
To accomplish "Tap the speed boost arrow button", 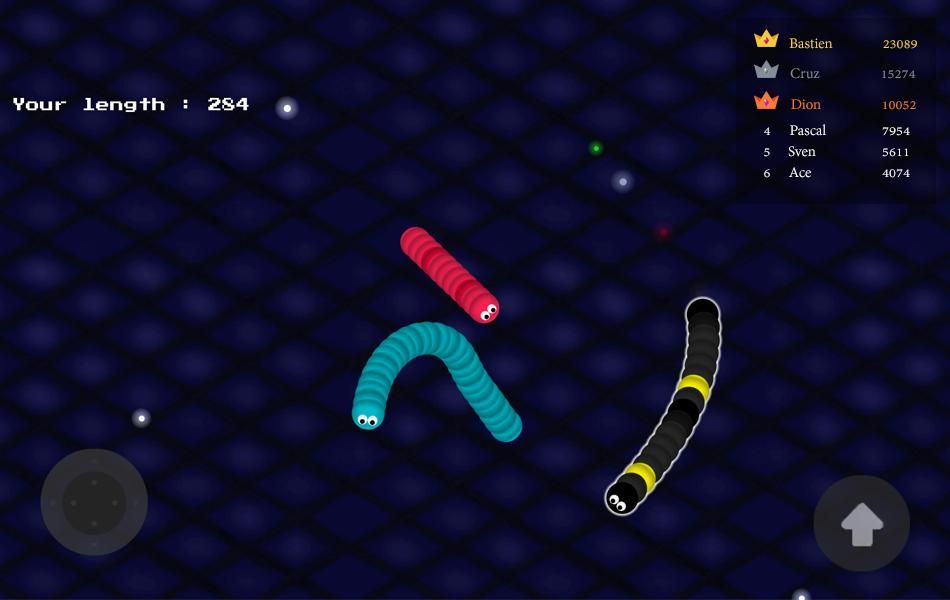I will (861, 523).
